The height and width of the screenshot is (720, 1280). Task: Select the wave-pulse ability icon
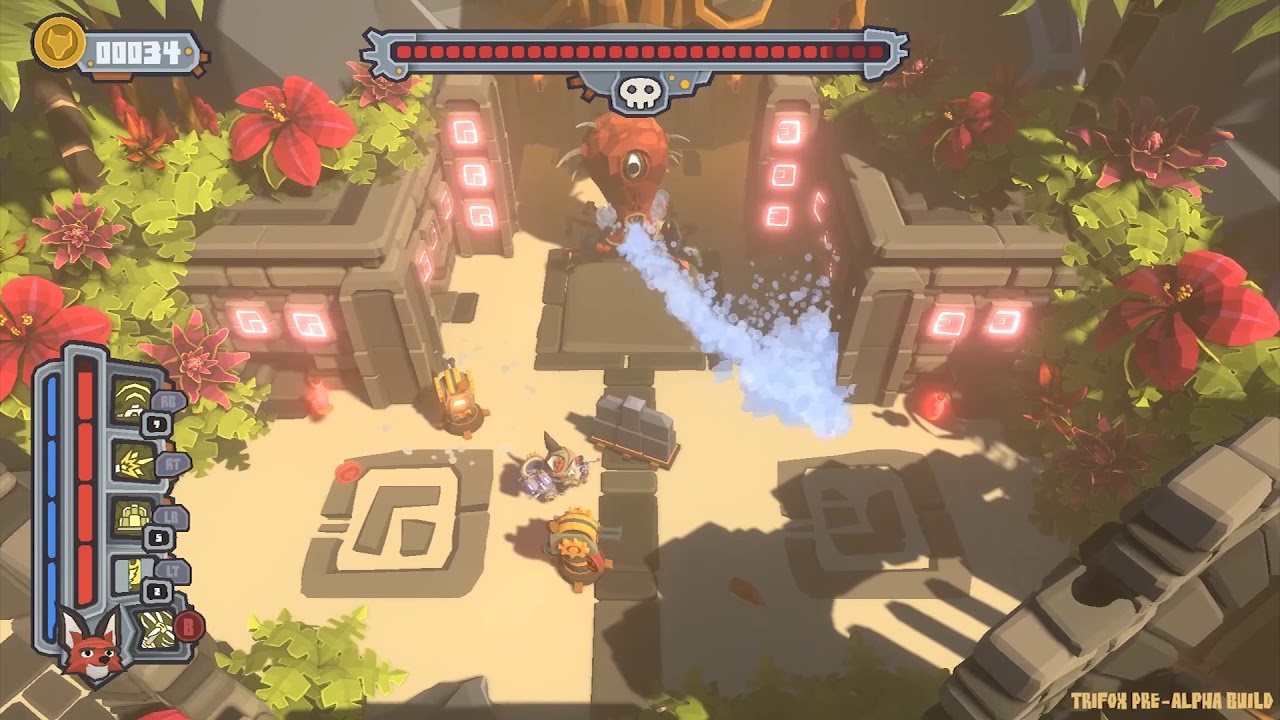click(x=130, y=400)
